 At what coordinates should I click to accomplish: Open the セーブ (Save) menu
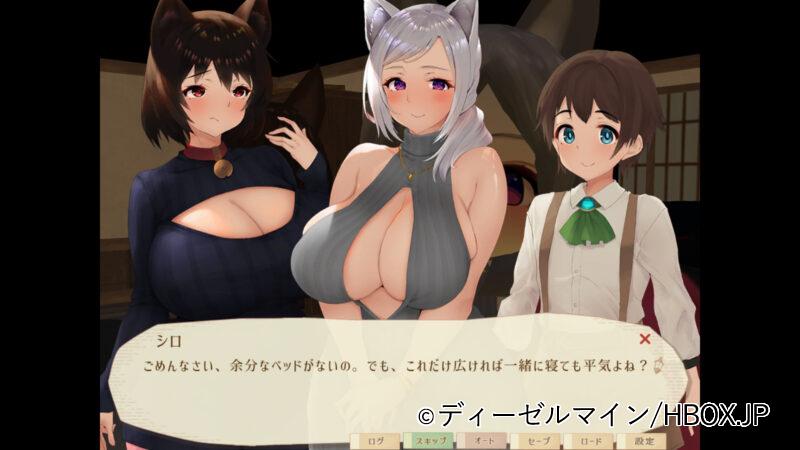(536, 439)
